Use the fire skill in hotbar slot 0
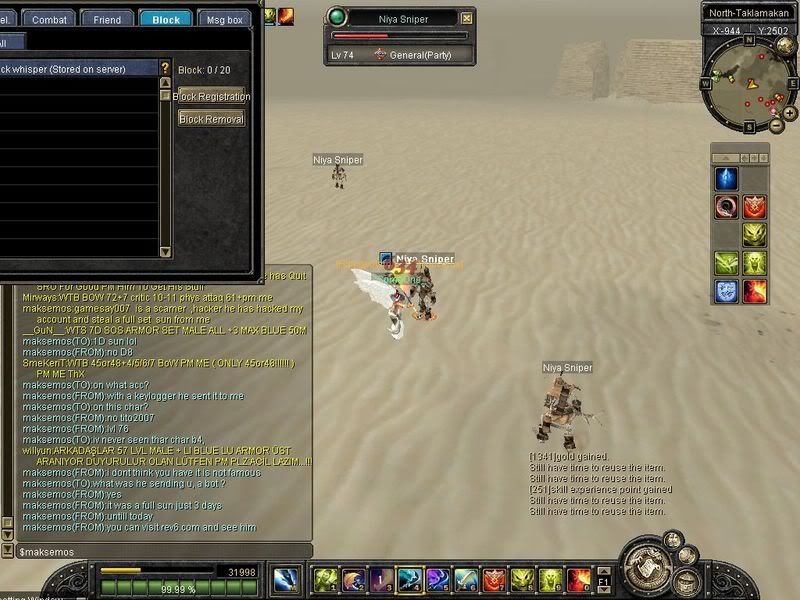800x600 pixels. [x=579, y=580]
